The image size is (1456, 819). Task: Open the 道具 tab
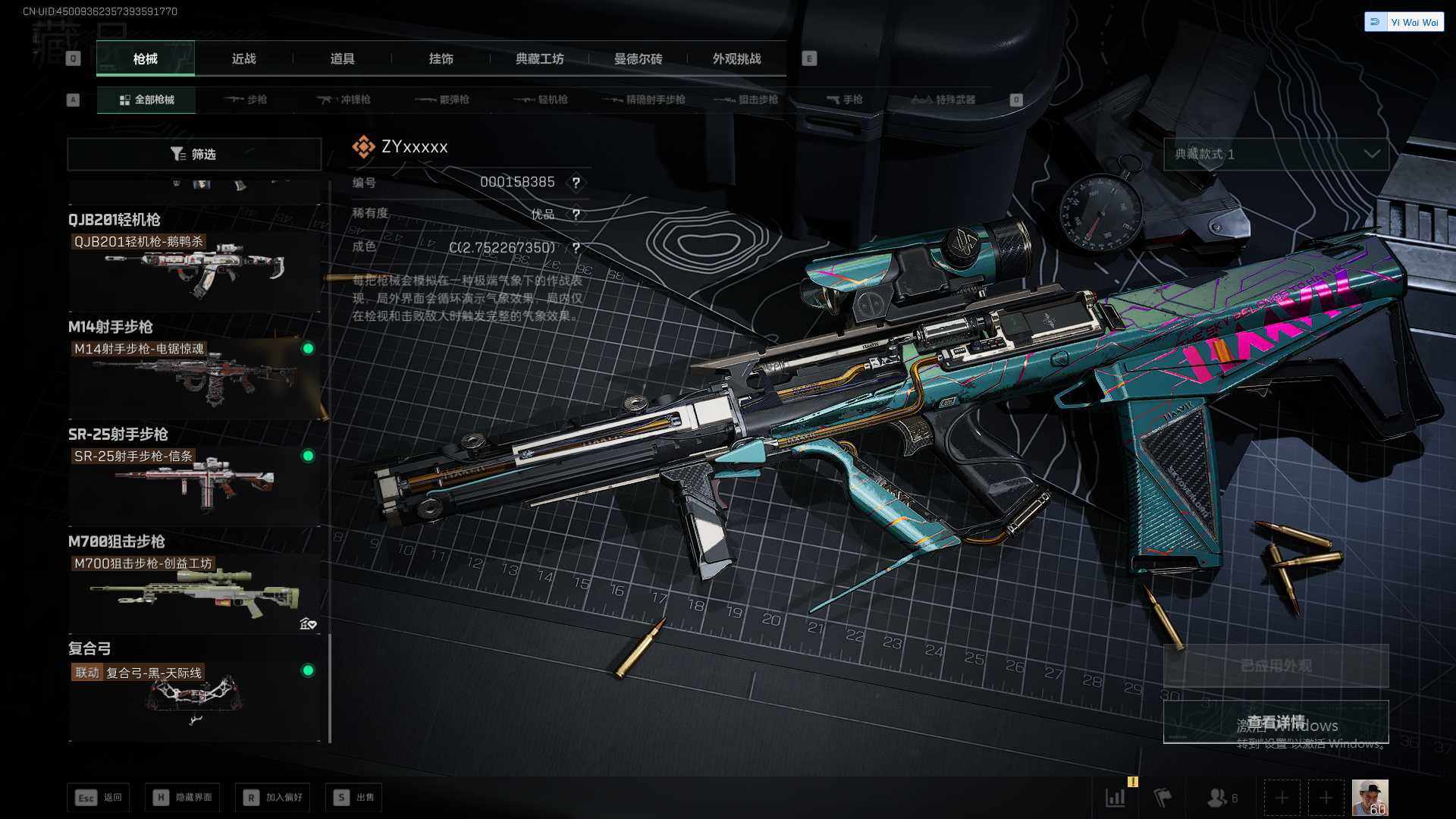point(342,59)
